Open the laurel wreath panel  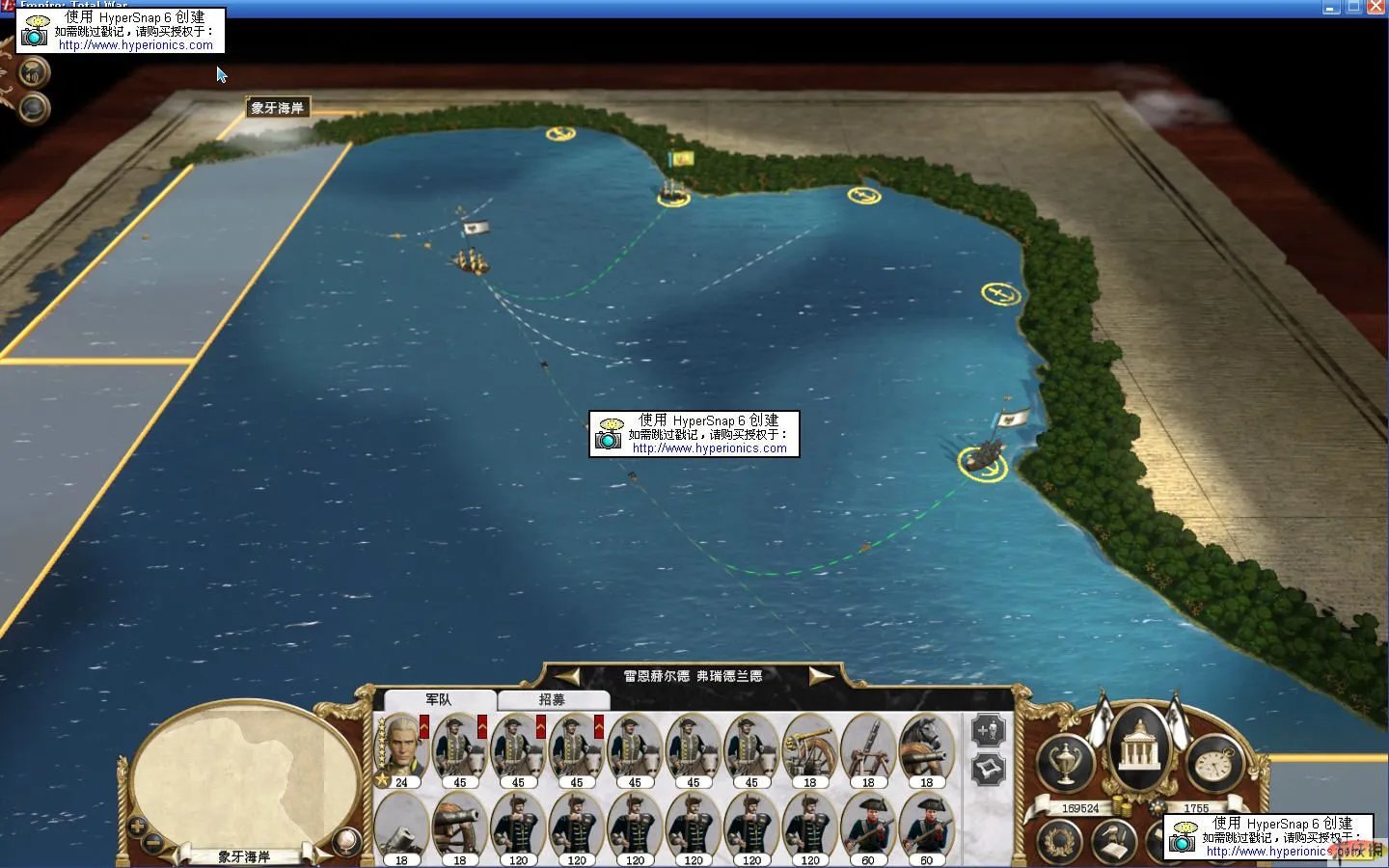pos(1058,841)
